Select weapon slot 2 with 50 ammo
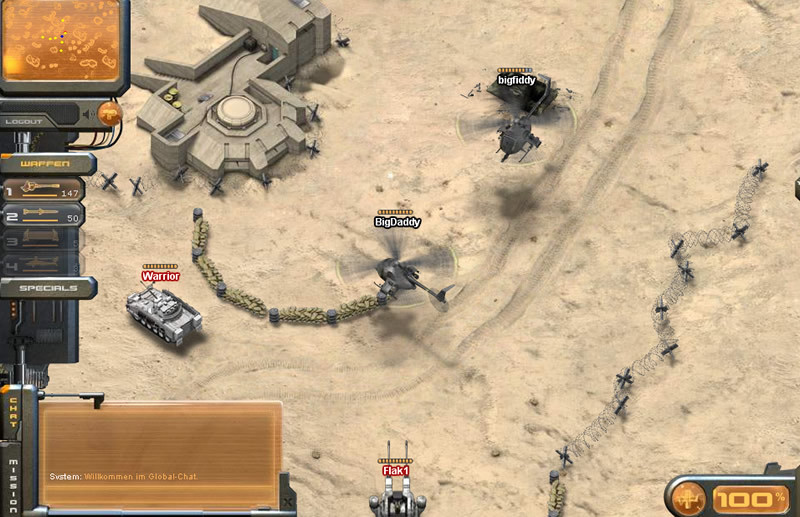 click(x=44, y=215)
